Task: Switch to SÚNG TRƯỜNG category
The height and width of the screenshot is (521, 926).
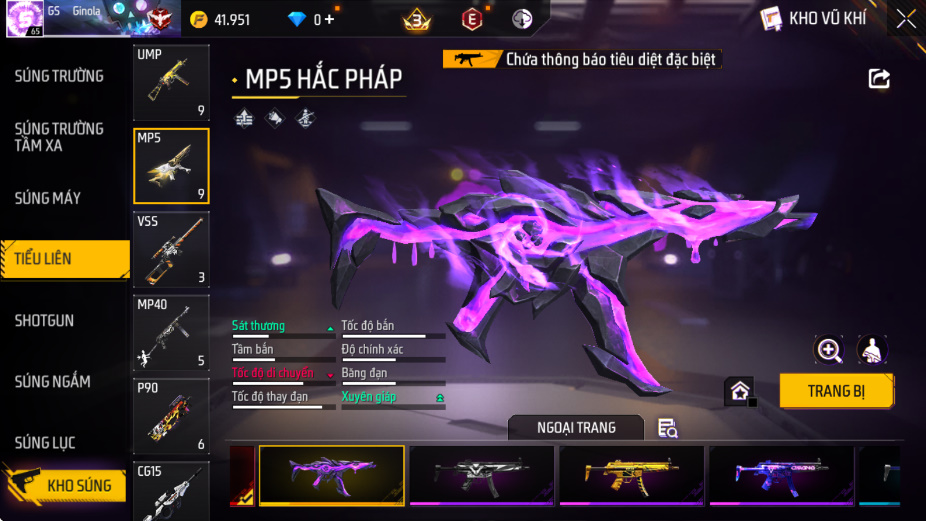Action: pos(59,76)
